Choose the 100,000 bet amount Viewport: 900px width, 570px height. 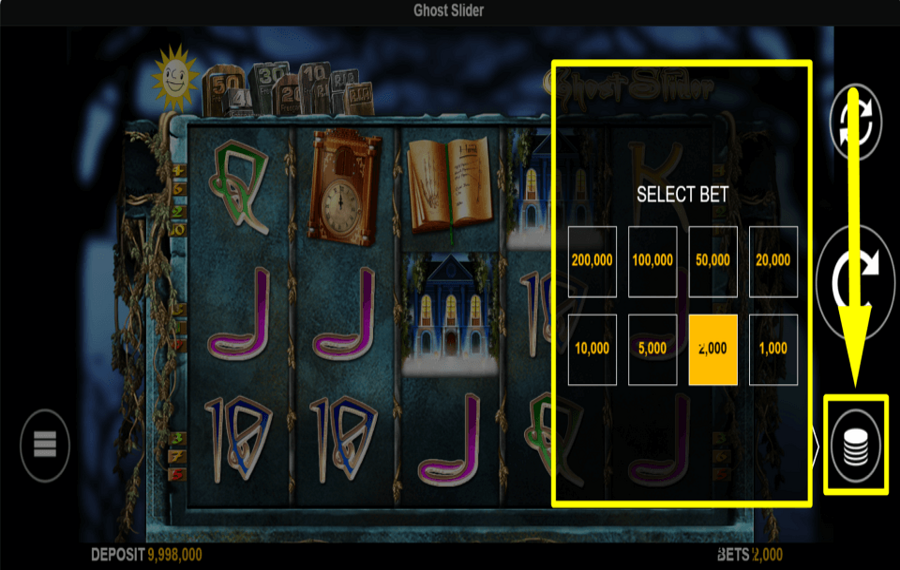tap(652, 261)
